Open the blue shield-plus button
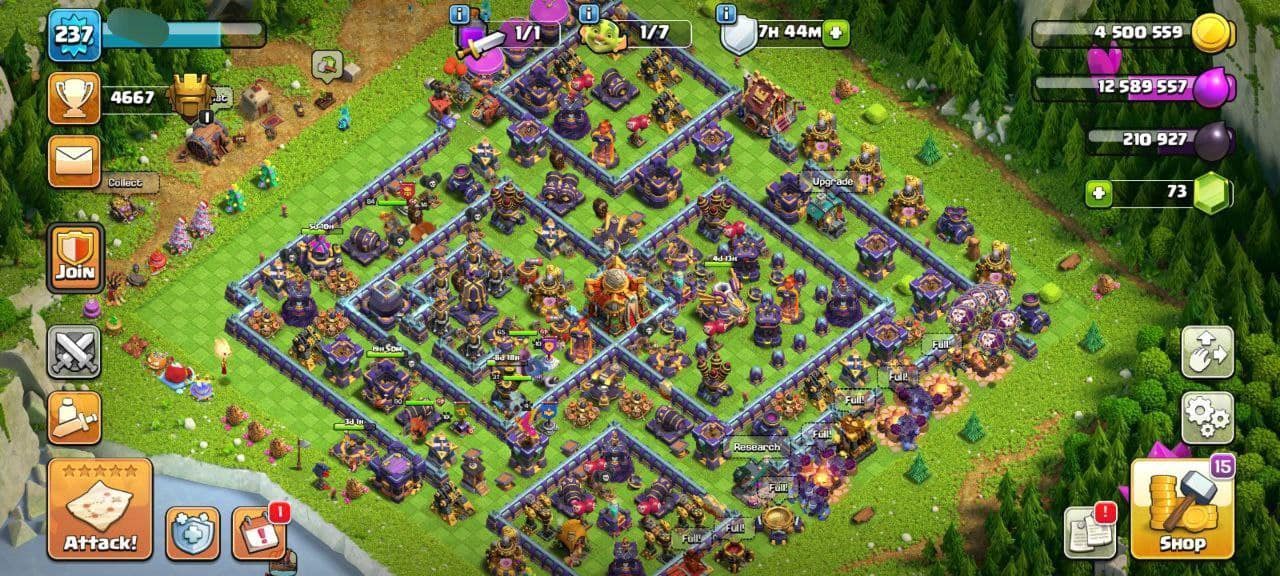 point(192,533)
